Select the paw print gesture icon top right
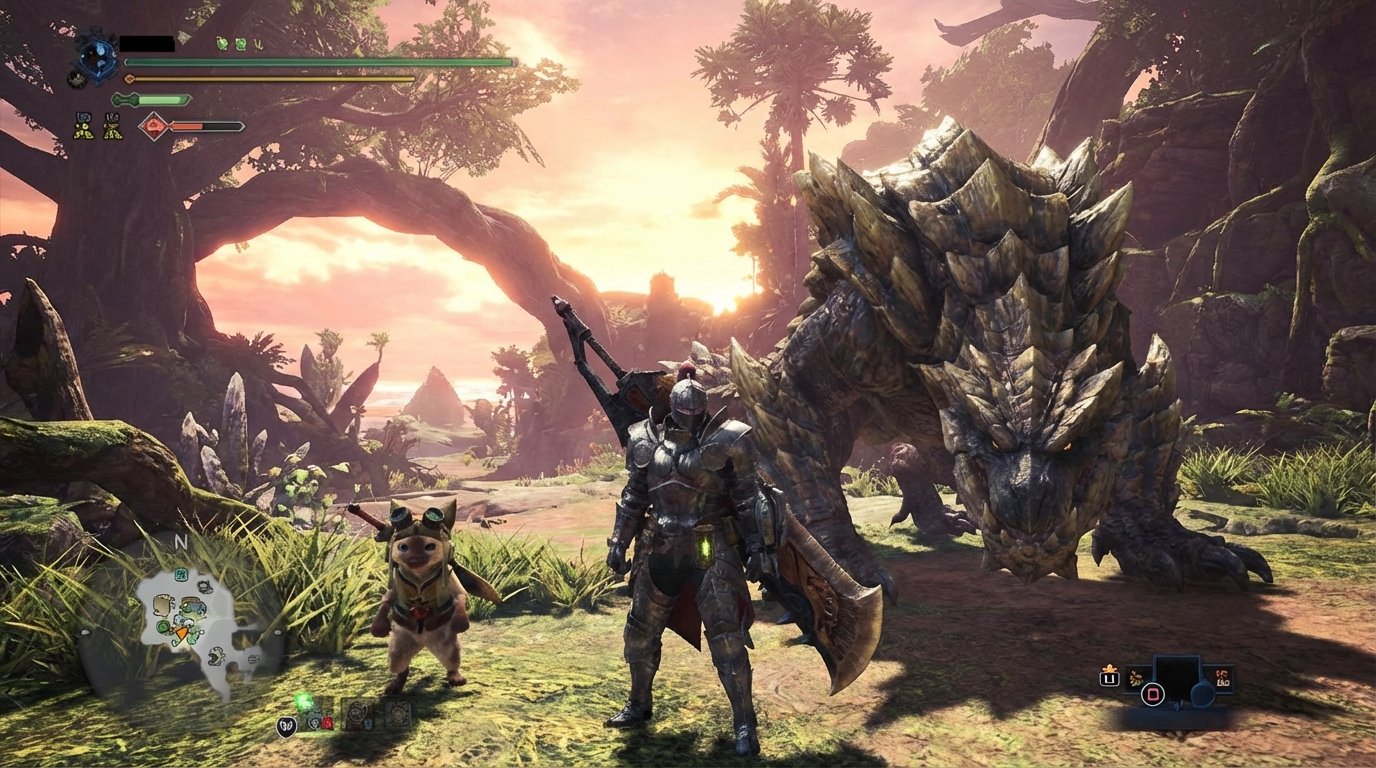 click(x=258, y=44)
